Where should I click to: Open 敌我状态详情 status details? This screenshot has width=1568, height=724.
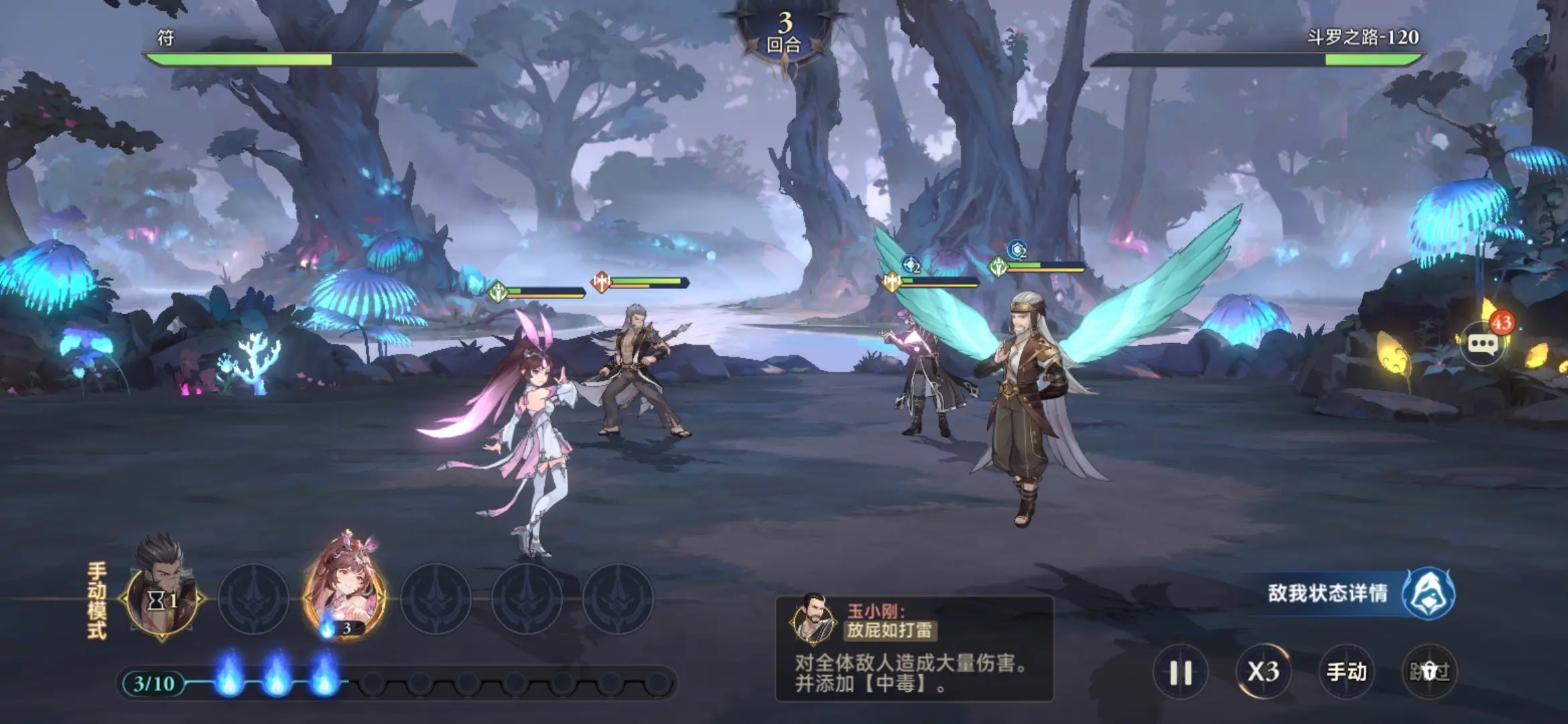[x=1360, y=594]
